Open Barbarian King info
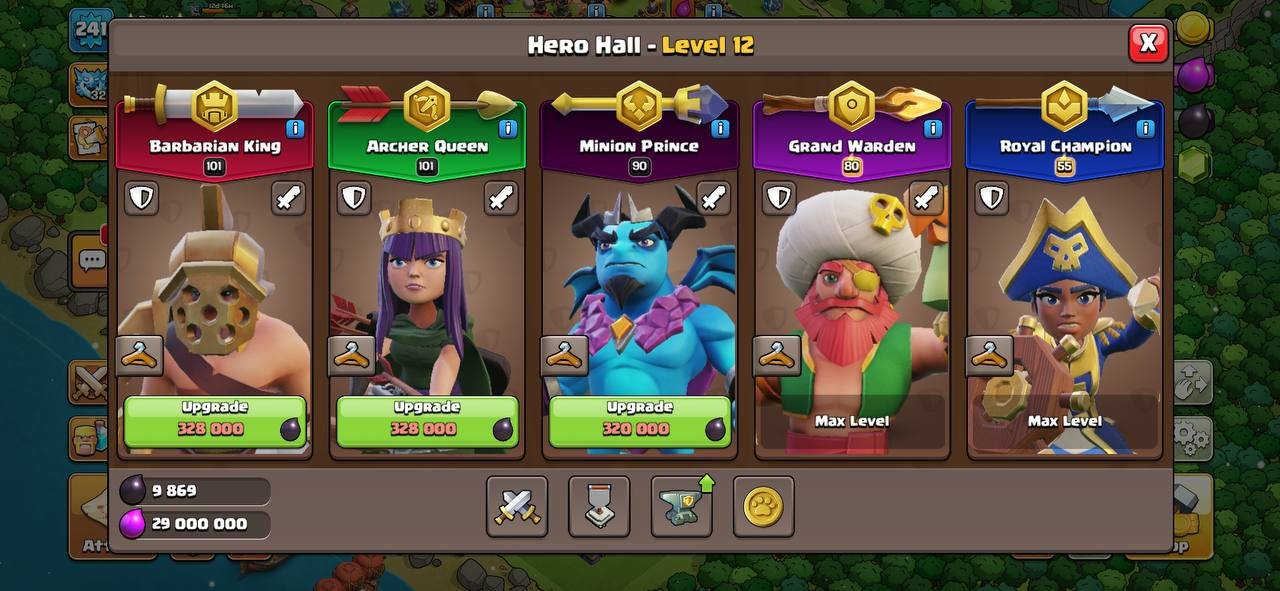The height and width of the screenshot is (591, 1280). 295,128
